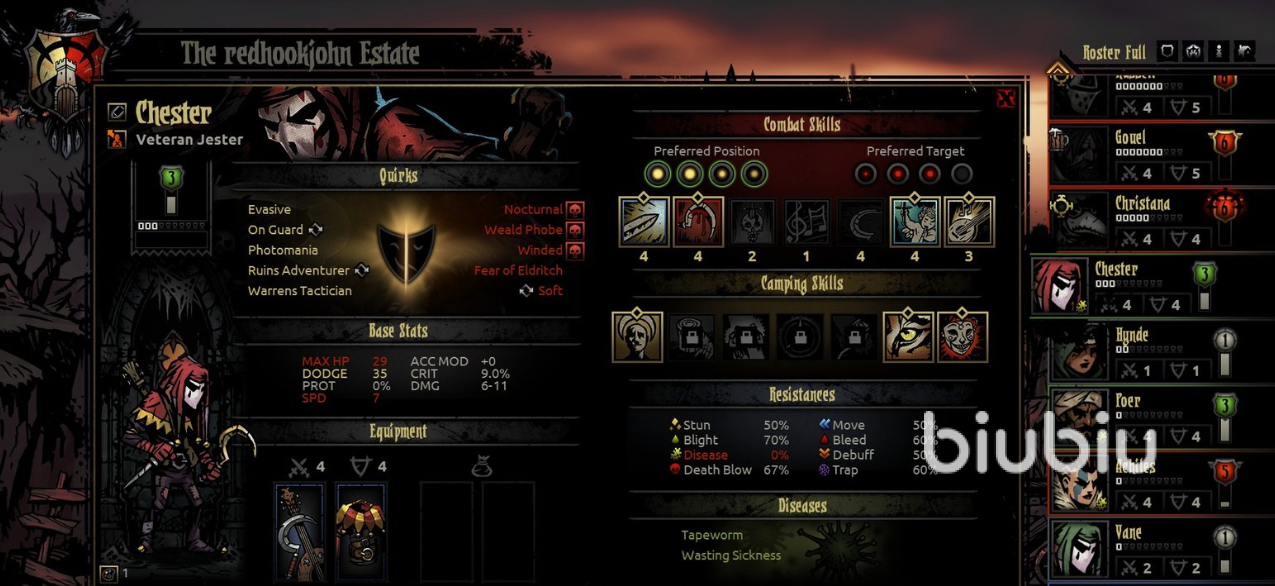
Task: Select the flaming lute combat skill
Action: [969, 221]
